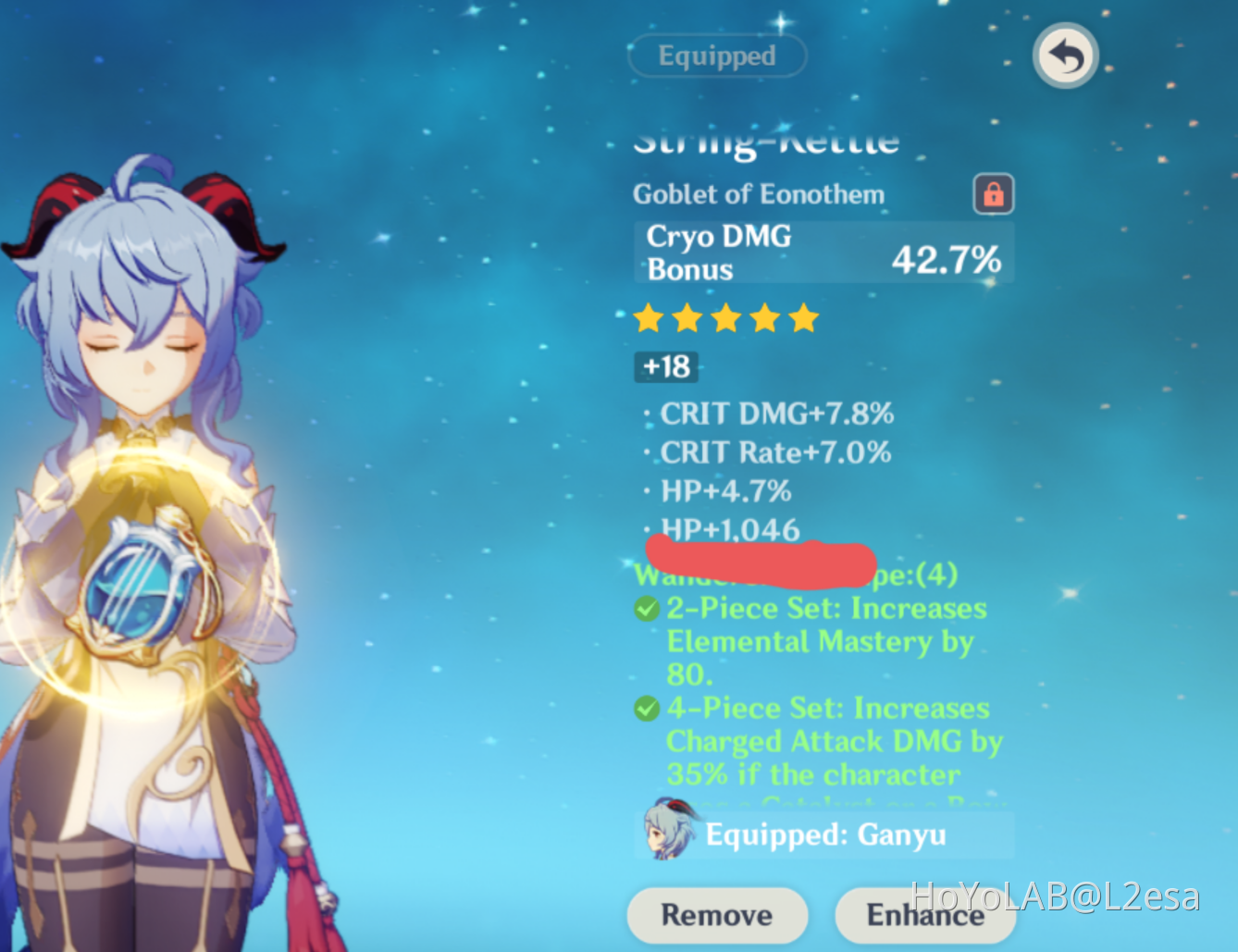Click the String-Kettle artifact name
Image resolution: width=1238 pixels, height=952 pixels.
(x=766, y=141)
